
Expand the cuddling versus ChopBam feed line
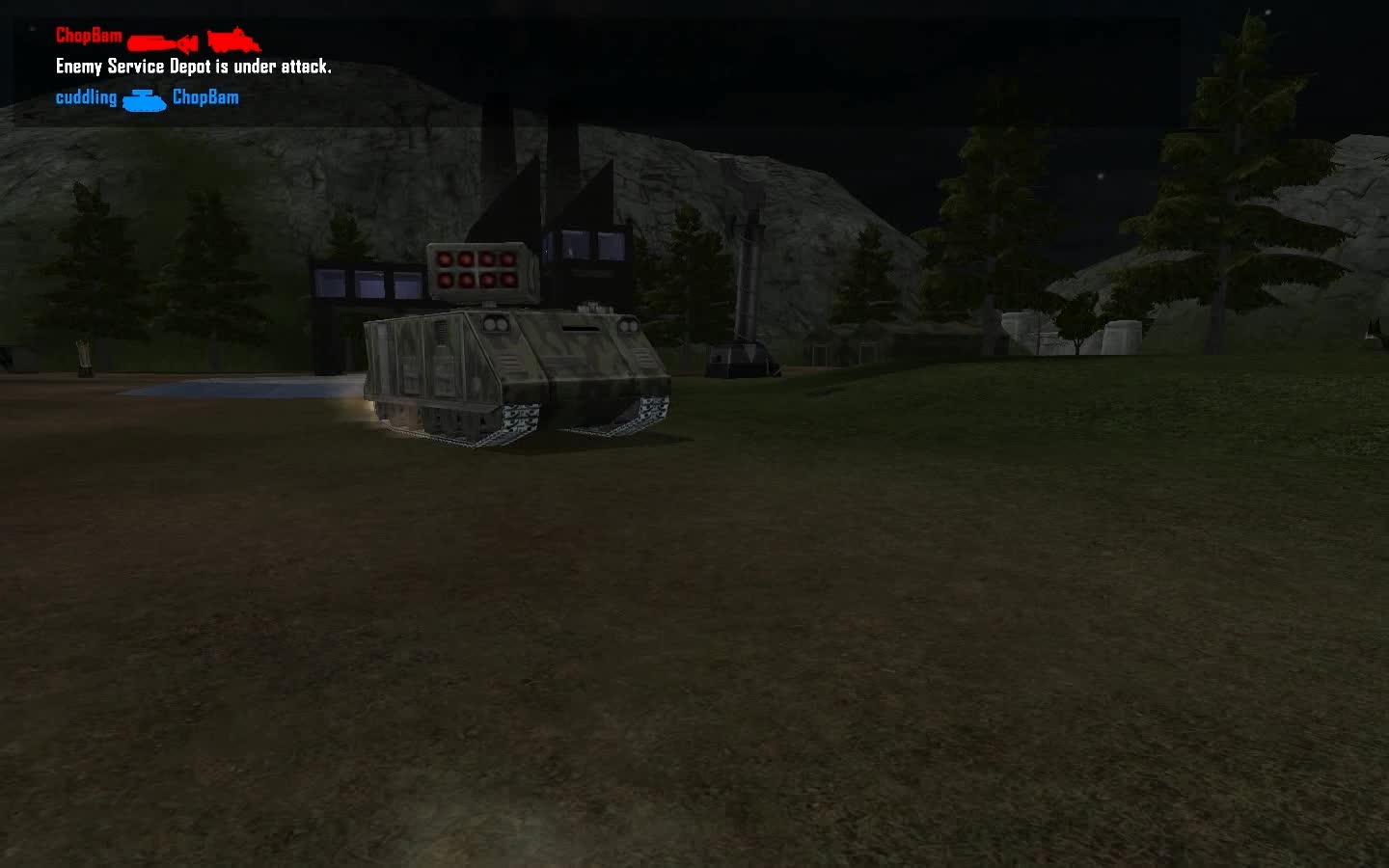coord(145,97)
